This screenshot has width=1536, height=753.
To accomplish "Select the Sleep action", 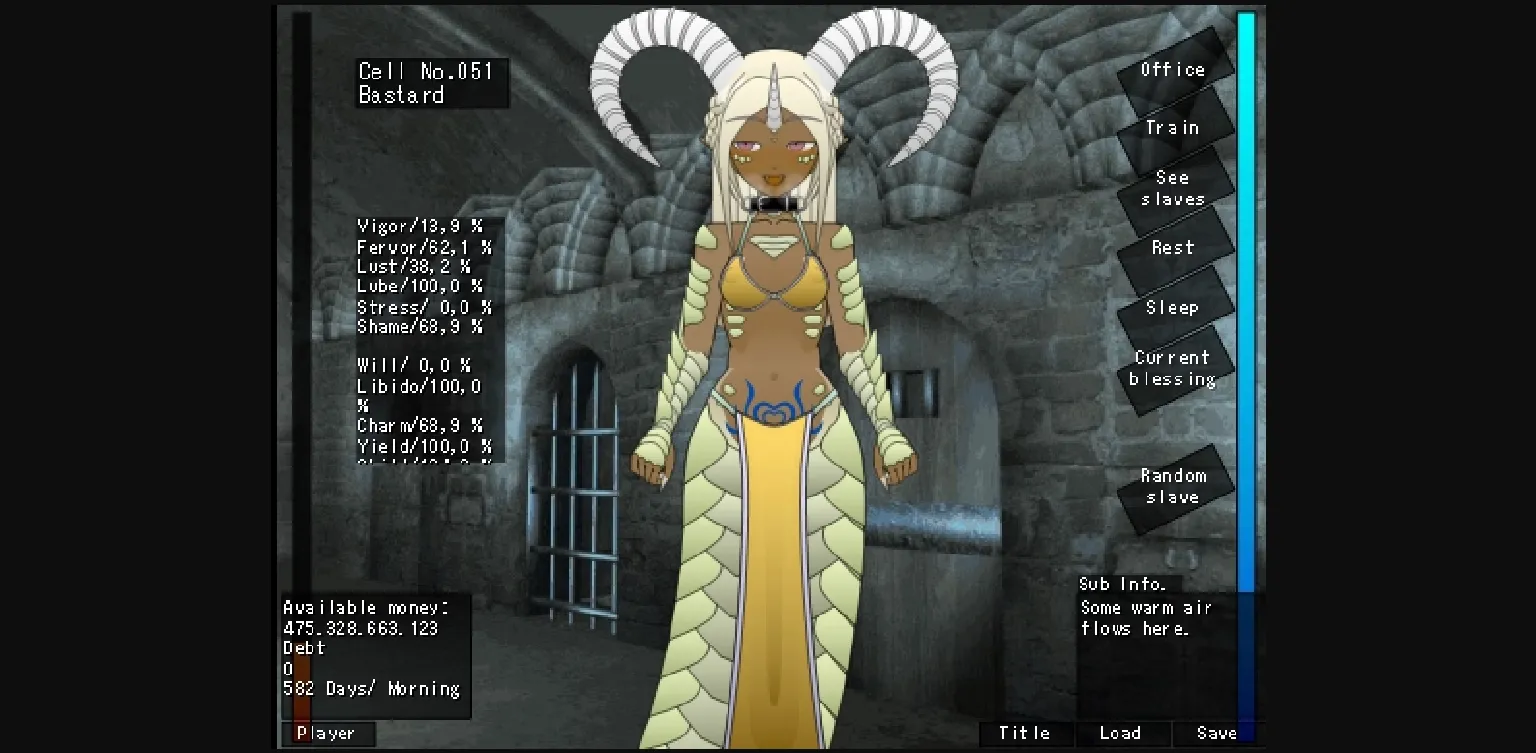I will tap(1172, 308).
